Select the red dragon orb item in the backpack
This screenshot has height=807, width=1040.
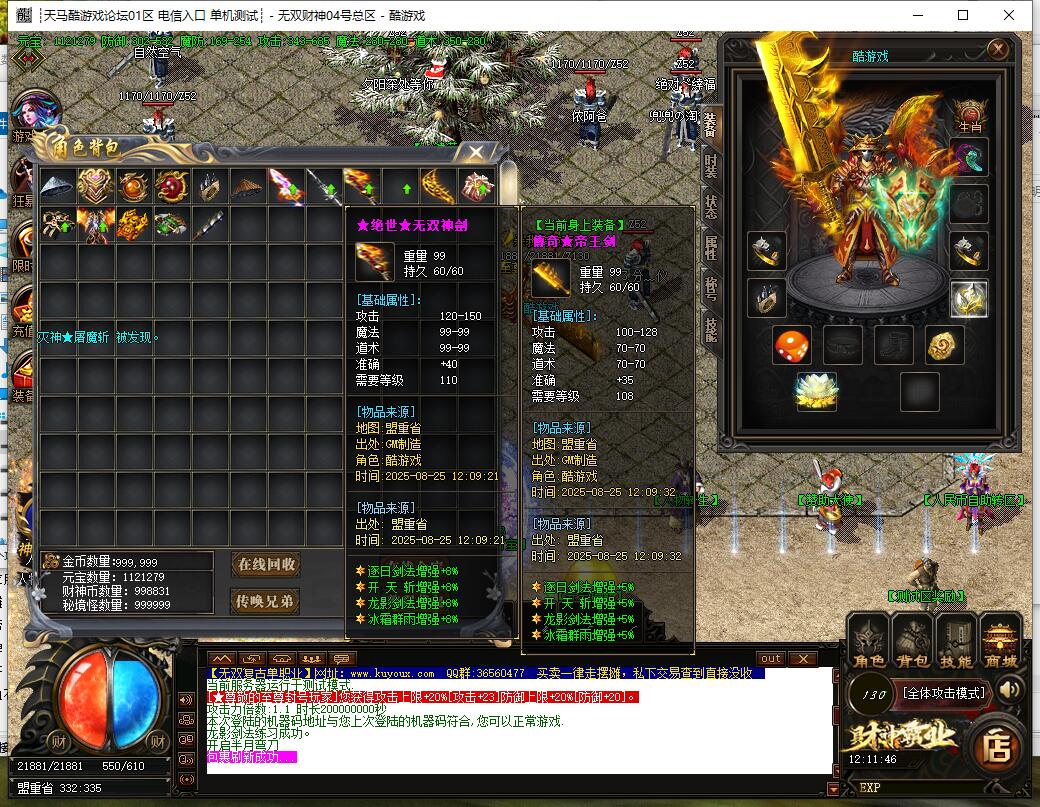[x=171, y=186]
